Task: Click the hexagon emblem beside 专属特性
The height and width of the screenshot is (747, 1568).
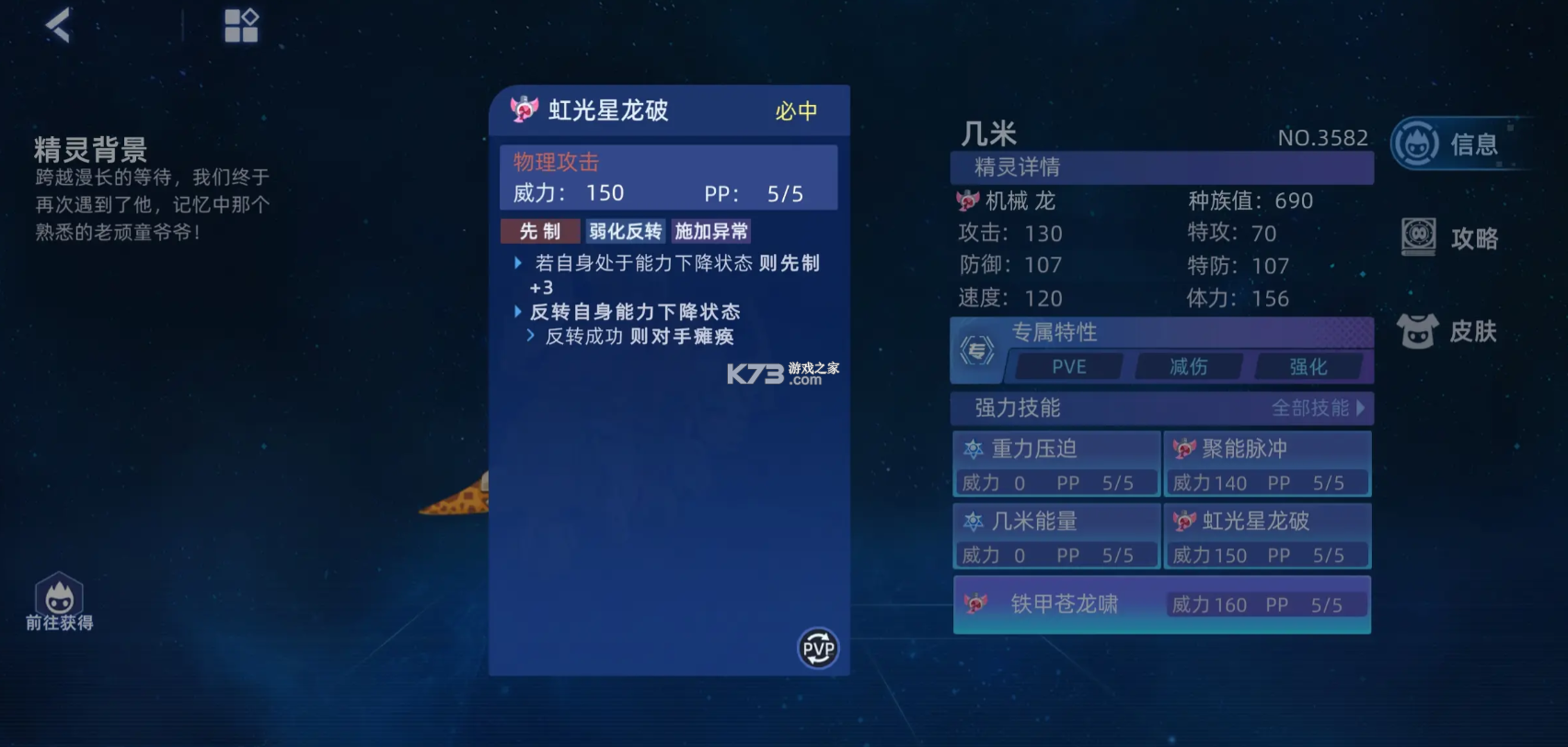Action: pyautogui.click(x=979, y=351)
